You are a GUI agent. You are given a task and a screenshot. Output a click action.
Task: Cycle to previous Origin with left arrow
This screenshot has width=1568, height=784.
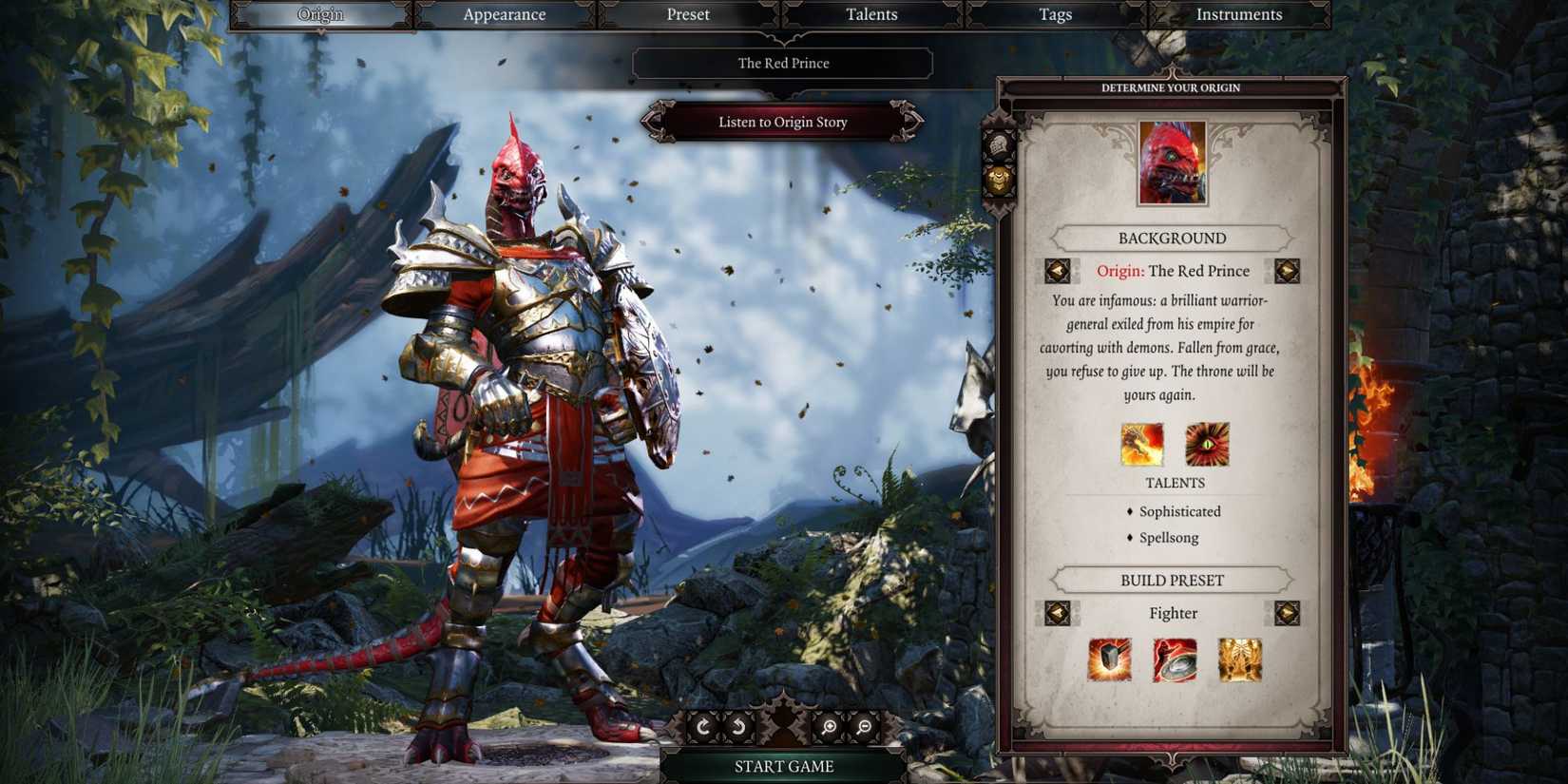[x=1058, y=270]
